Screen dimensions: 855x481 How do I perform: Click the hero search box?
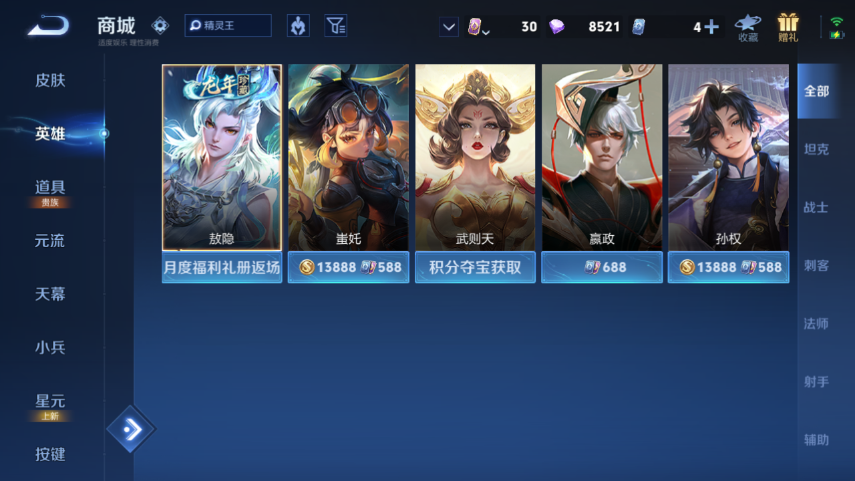tap(228, 26)
